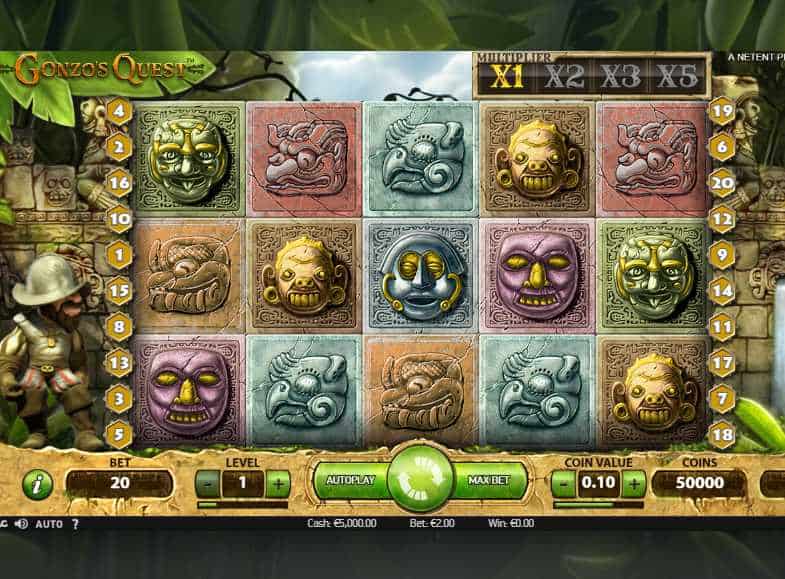Screen dimensions: 785x579
Task: Show payline number 5 badge
Action: (120, 433)
